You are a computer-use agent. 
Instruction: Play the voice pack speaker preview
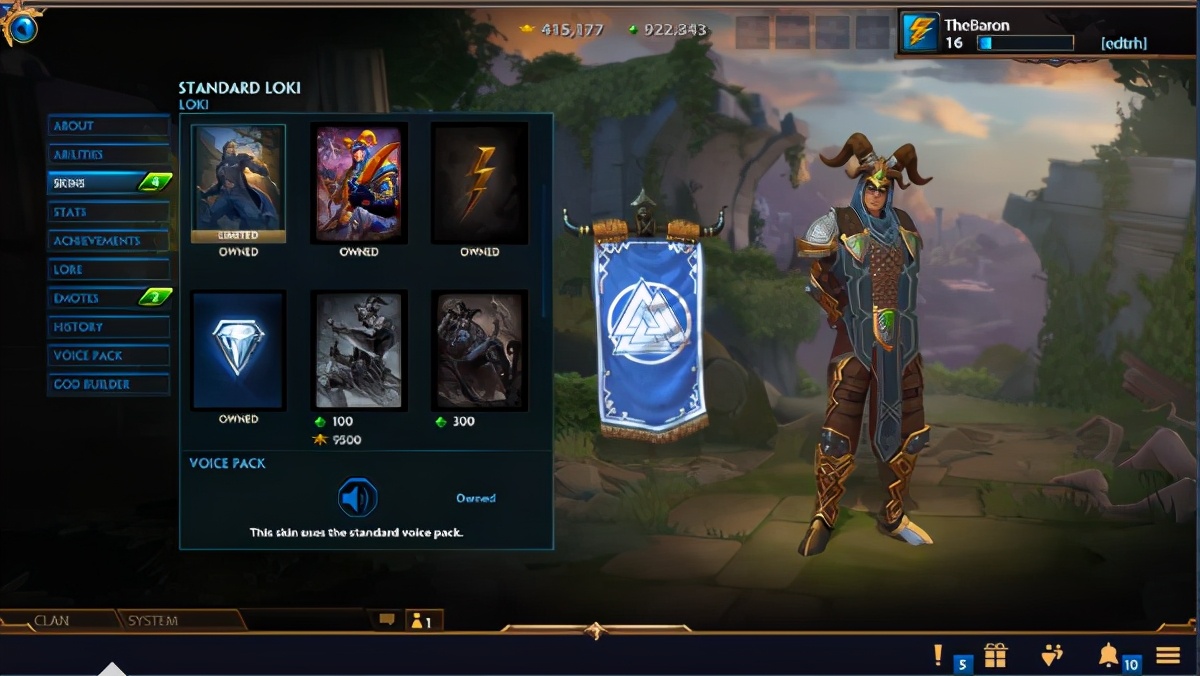click(x=357, y=497)
